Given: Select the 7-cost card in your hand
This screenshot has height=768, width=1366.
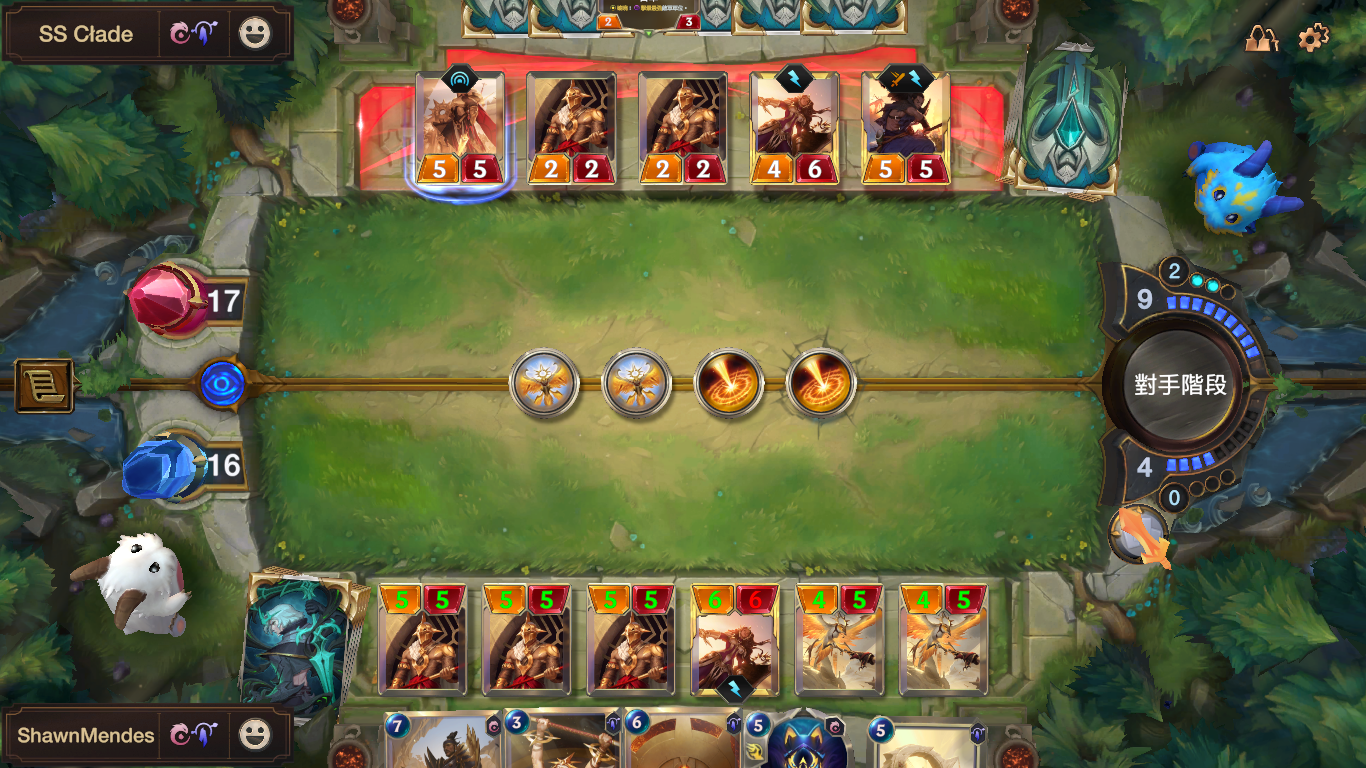Looking at the screenshot, I should click(x=440, y=745).
